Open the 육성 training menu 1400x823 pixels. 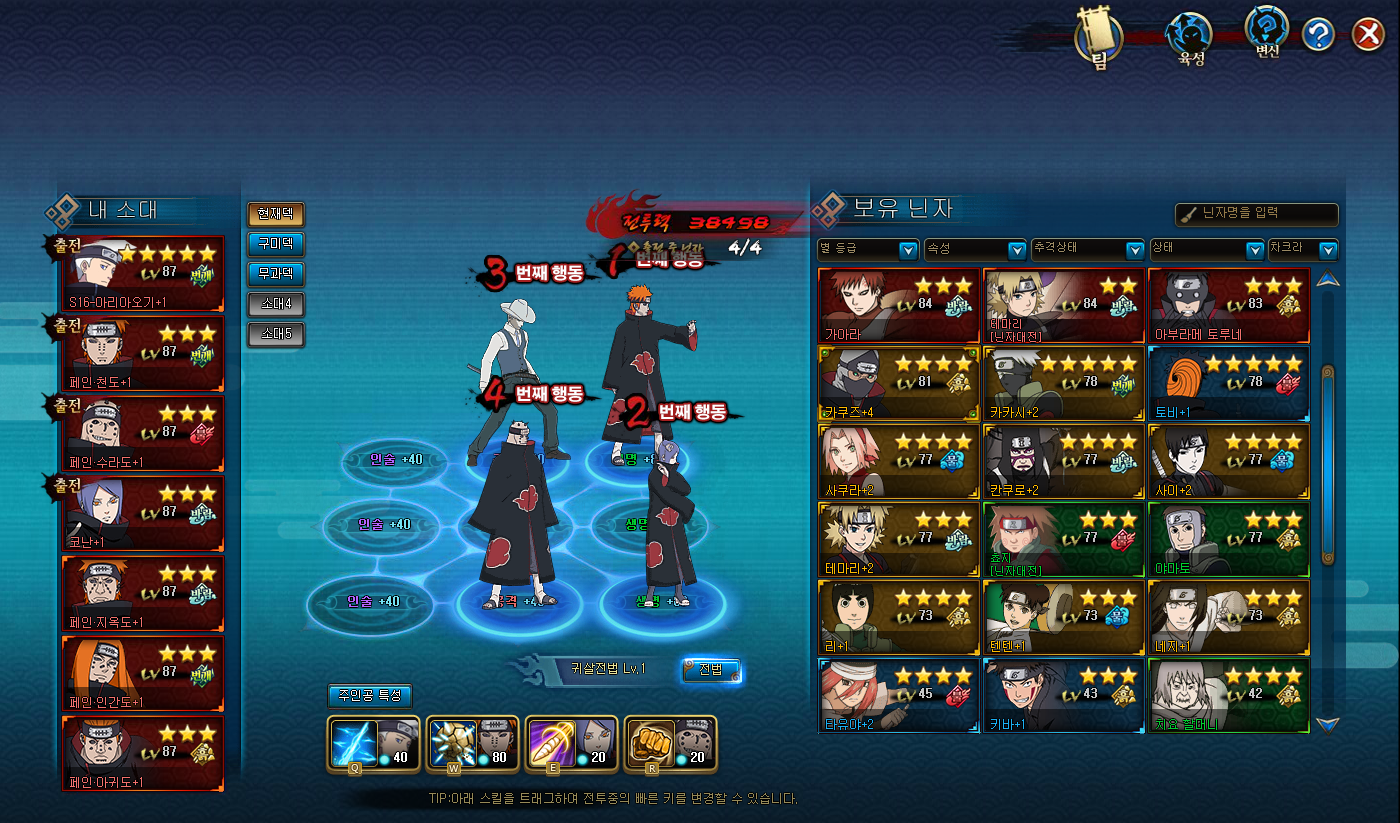pyautogui.click(x=1191, y=40)
